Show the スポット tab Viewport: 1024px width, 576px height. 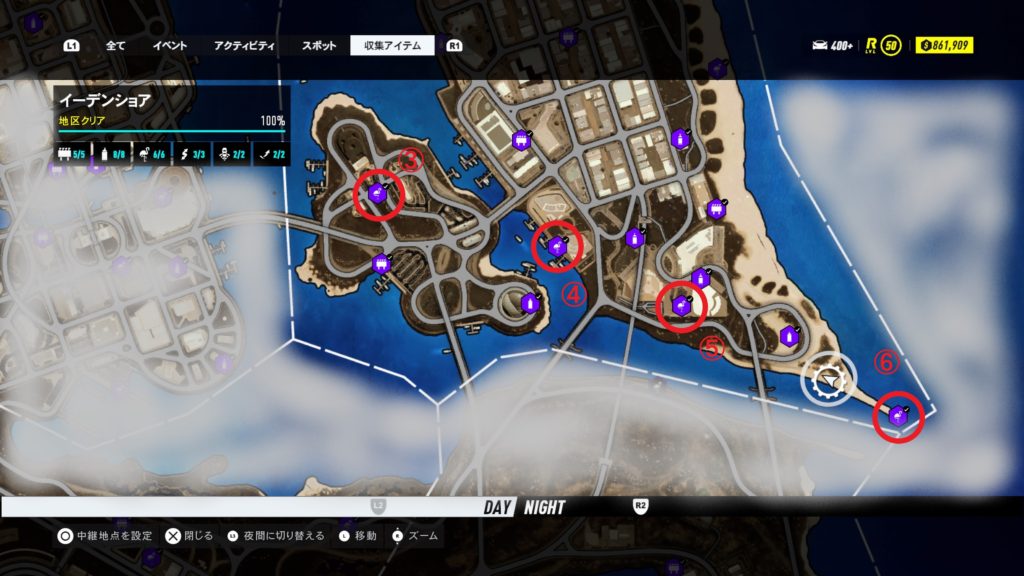click(x=319, y=45)
